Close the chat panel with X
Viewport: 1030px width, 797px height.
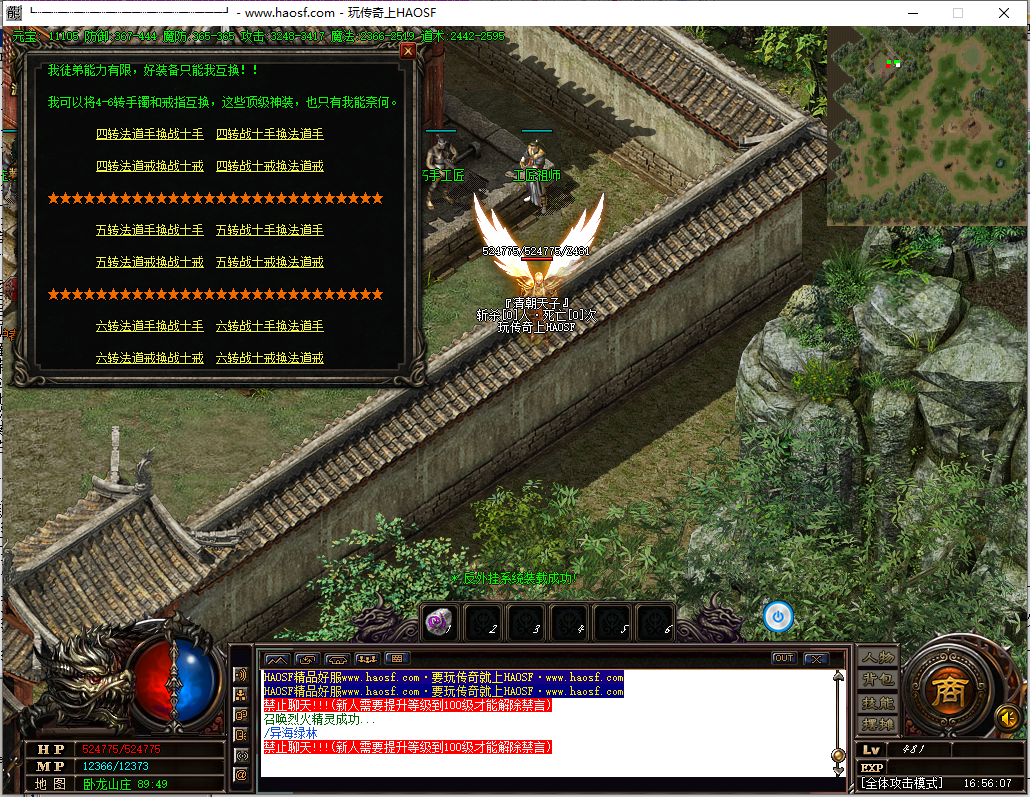(815, 658)
